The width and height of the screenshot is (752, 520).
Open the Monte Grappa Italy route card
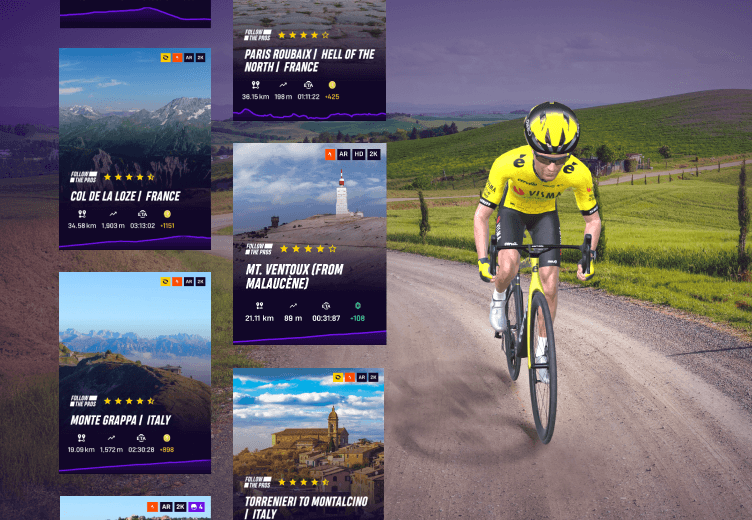point(135,372)
